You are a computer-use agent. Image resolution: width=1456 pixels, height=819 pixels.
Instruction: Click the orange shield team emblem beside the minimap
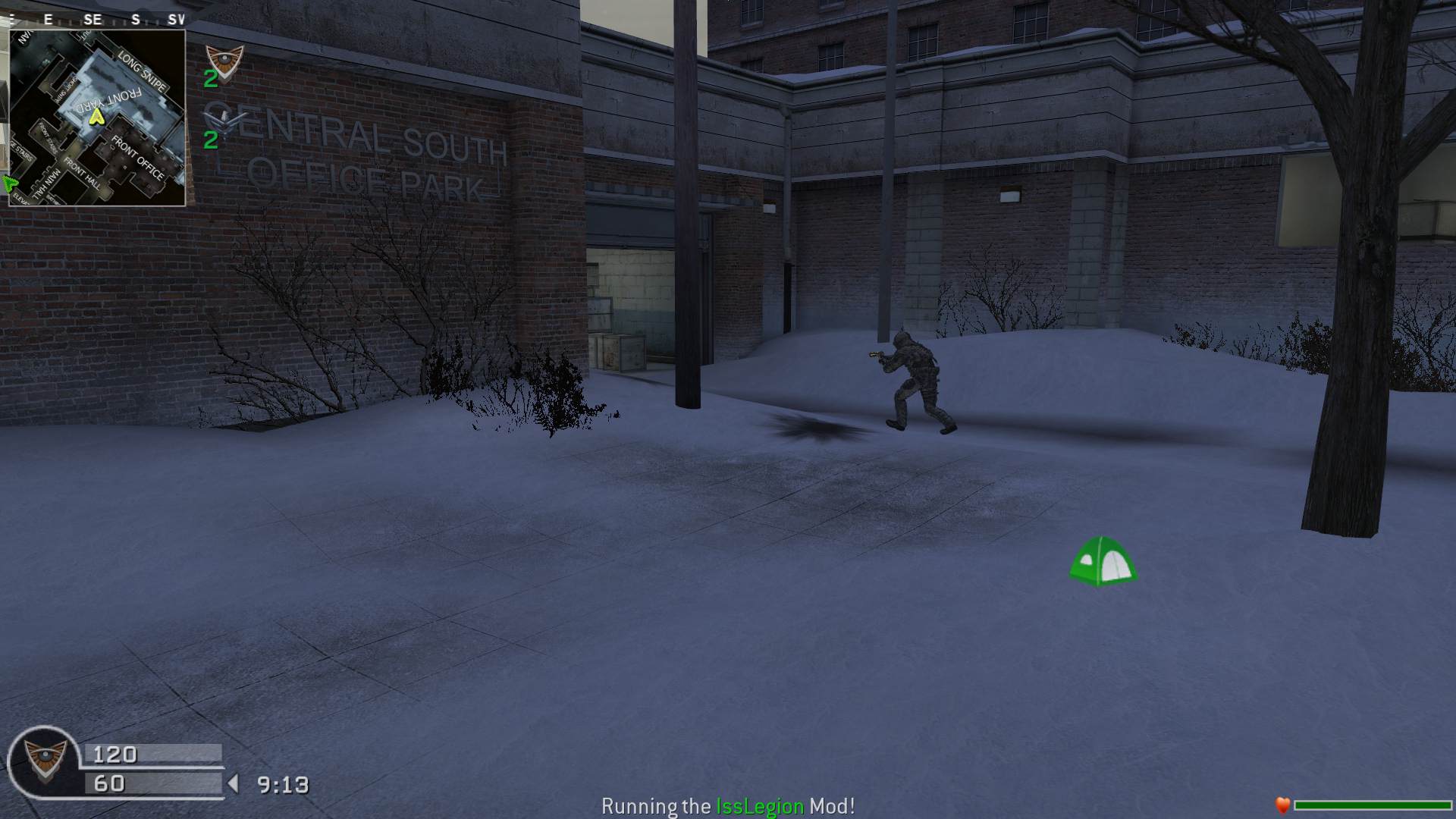(x=224, y=61)
